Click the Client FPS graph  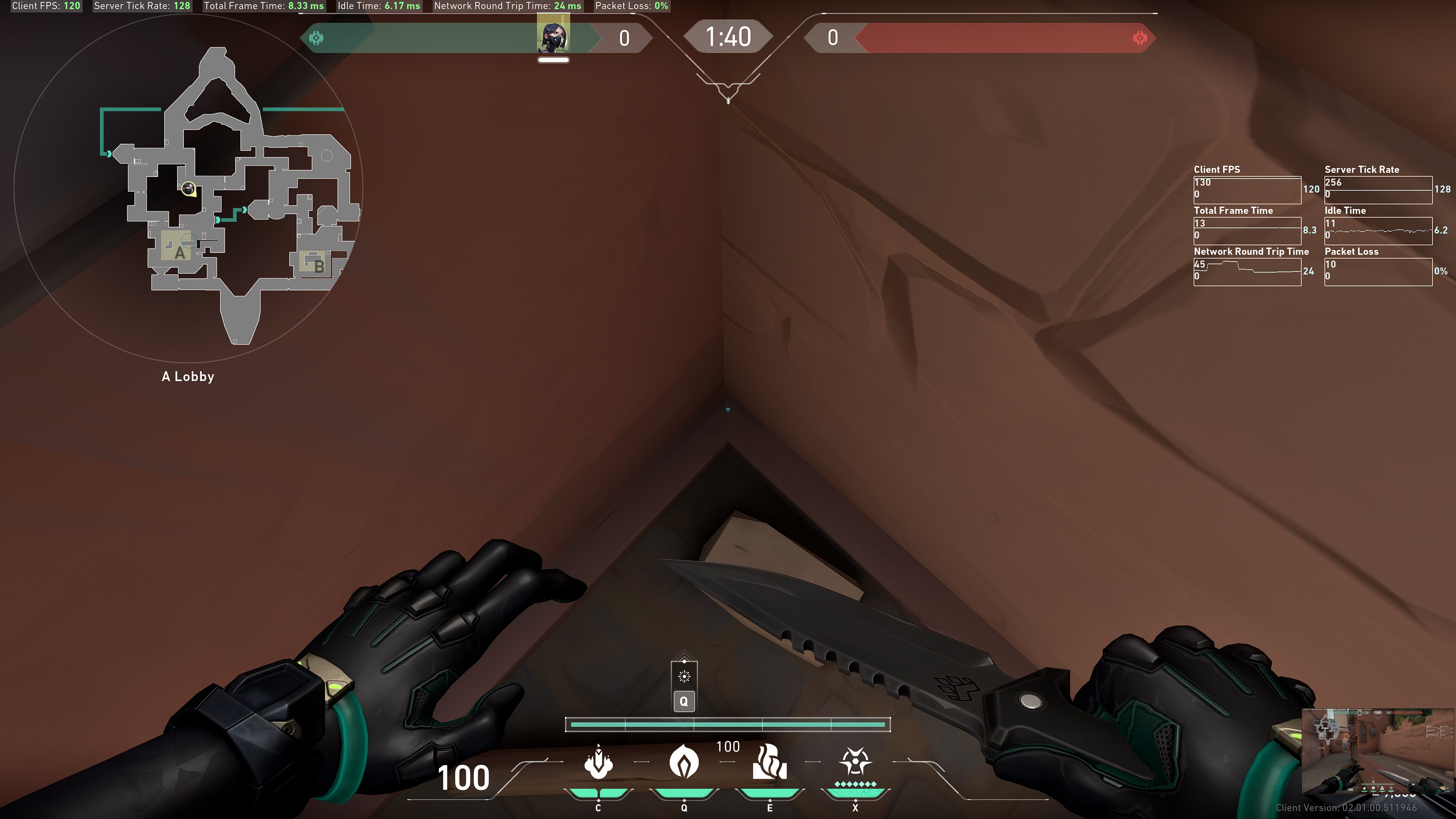coord(1247,190)
